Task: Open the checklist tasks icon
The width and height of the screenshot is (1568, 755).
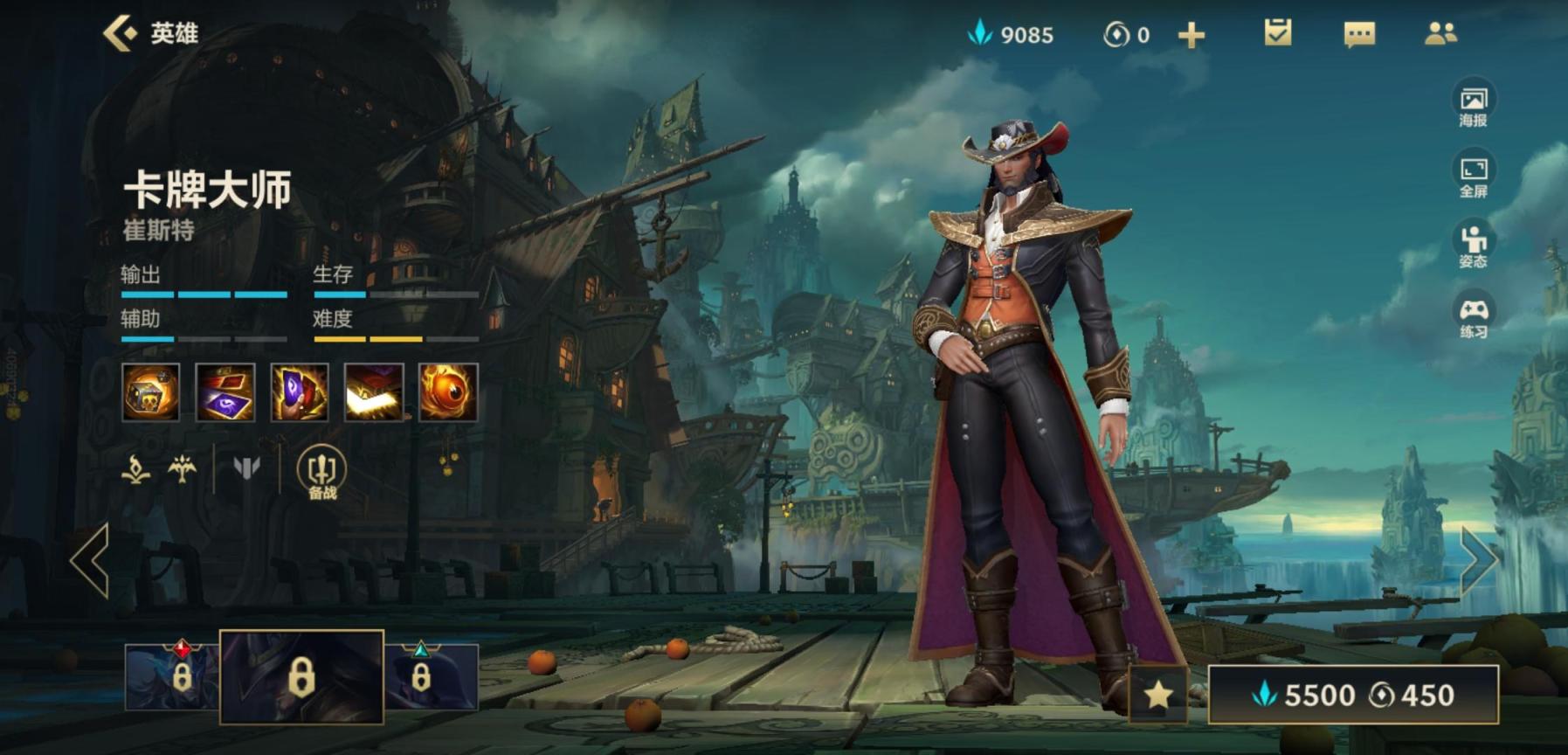Action: (1277, 33)
